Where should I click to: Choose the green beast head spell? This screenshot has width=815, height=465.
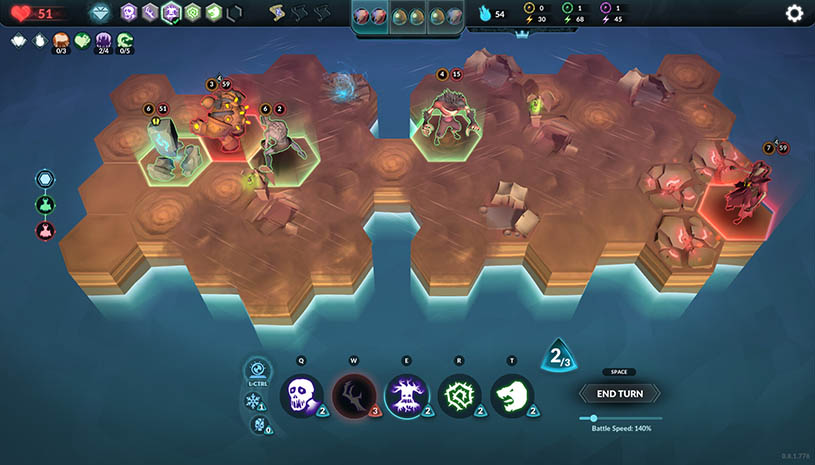click(x=513, y=395)
